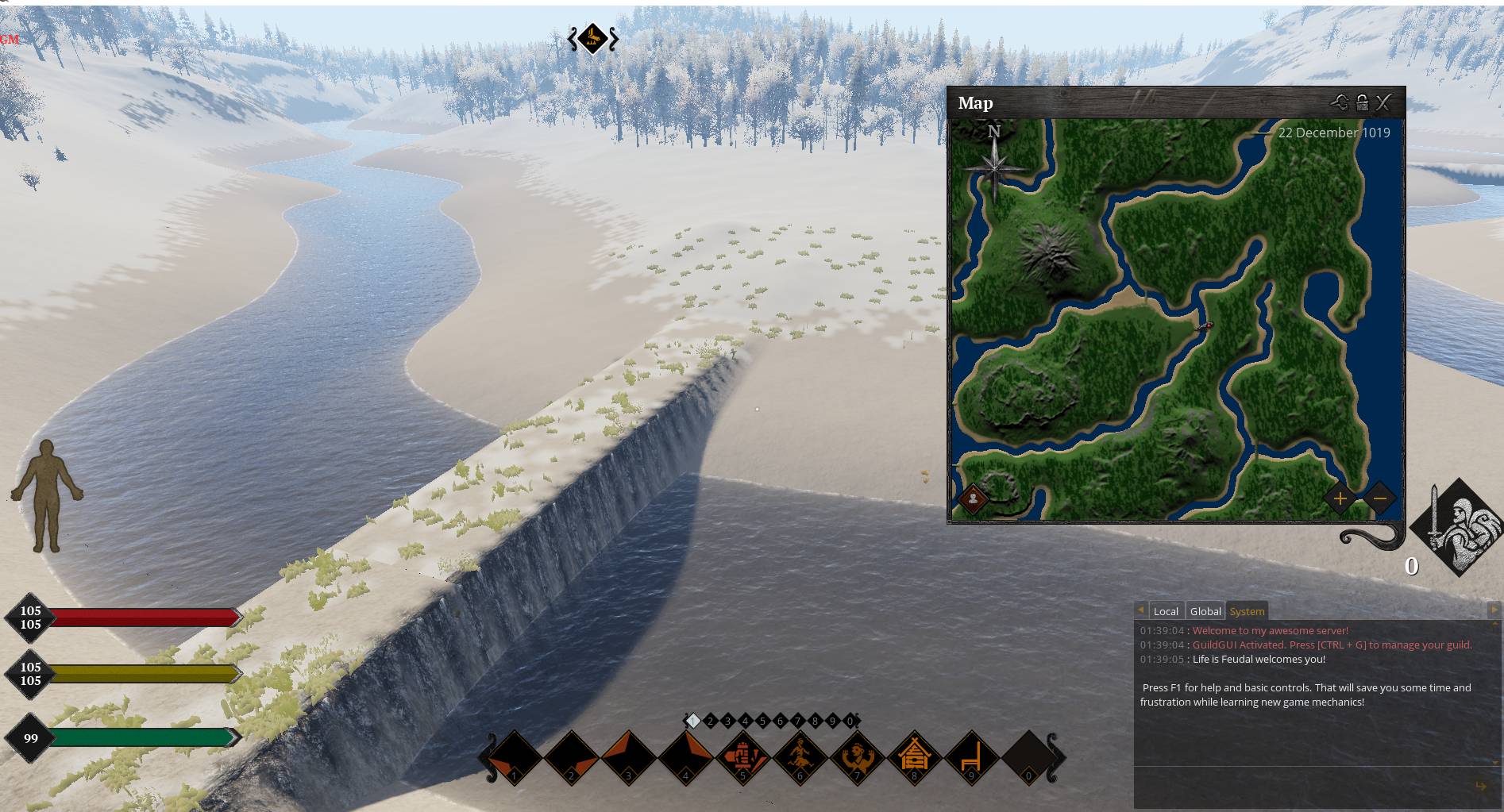Zoom out the map with minus button
1504x812 pixels.
pos(1379,498)
